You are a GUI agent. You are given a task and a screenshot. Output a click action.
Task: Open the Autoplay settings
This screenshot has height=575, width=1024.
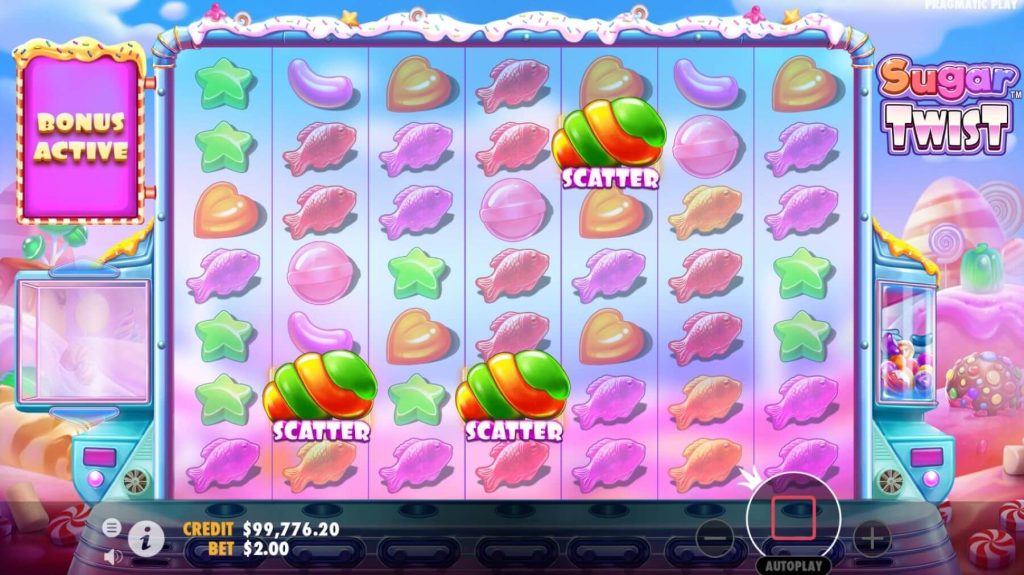(793, 565)
